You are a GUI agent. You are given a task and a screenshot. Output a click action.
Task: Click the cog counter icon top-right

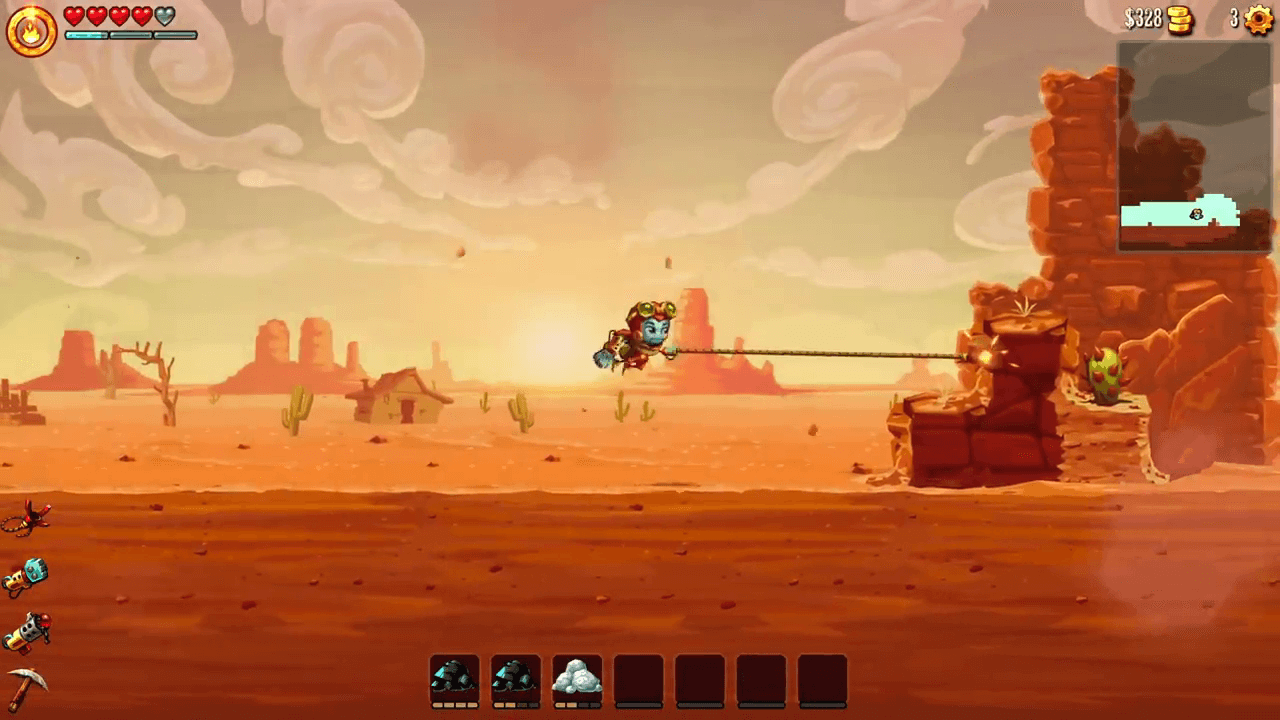tap(1256, 18)
